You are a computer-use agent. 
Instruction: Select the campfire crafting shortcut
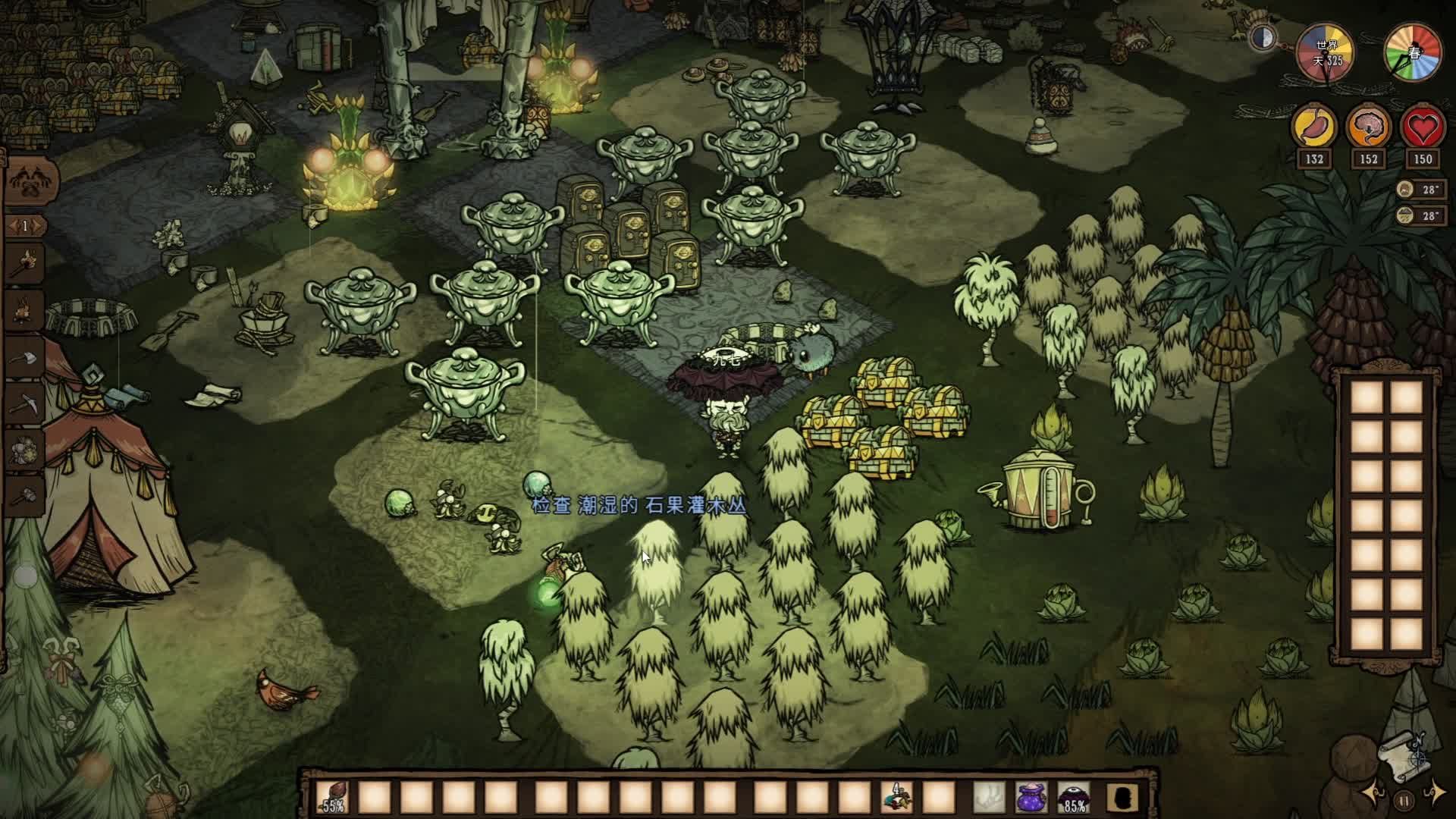24,309
